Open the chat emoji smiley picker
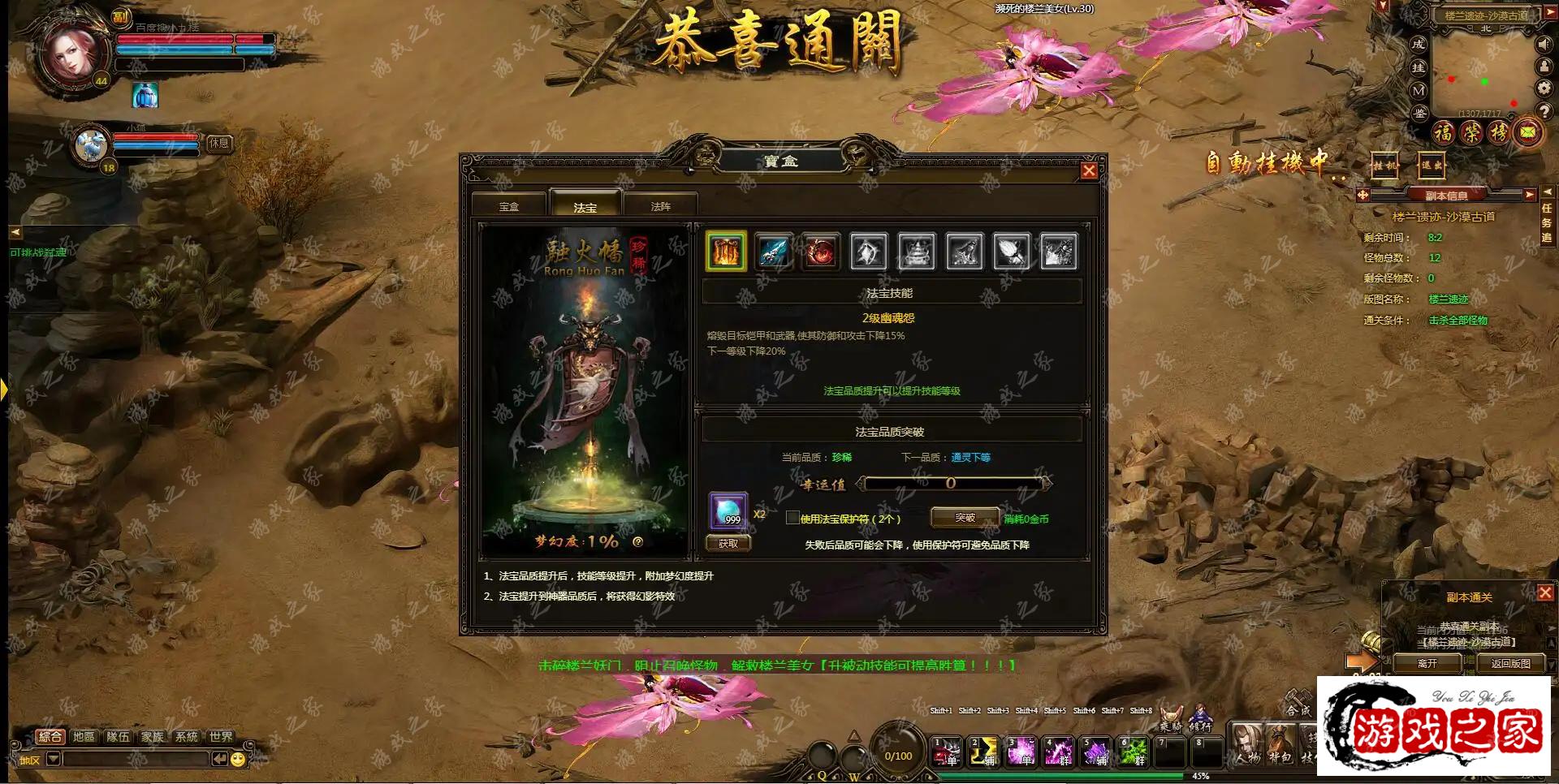 (237, 760)
